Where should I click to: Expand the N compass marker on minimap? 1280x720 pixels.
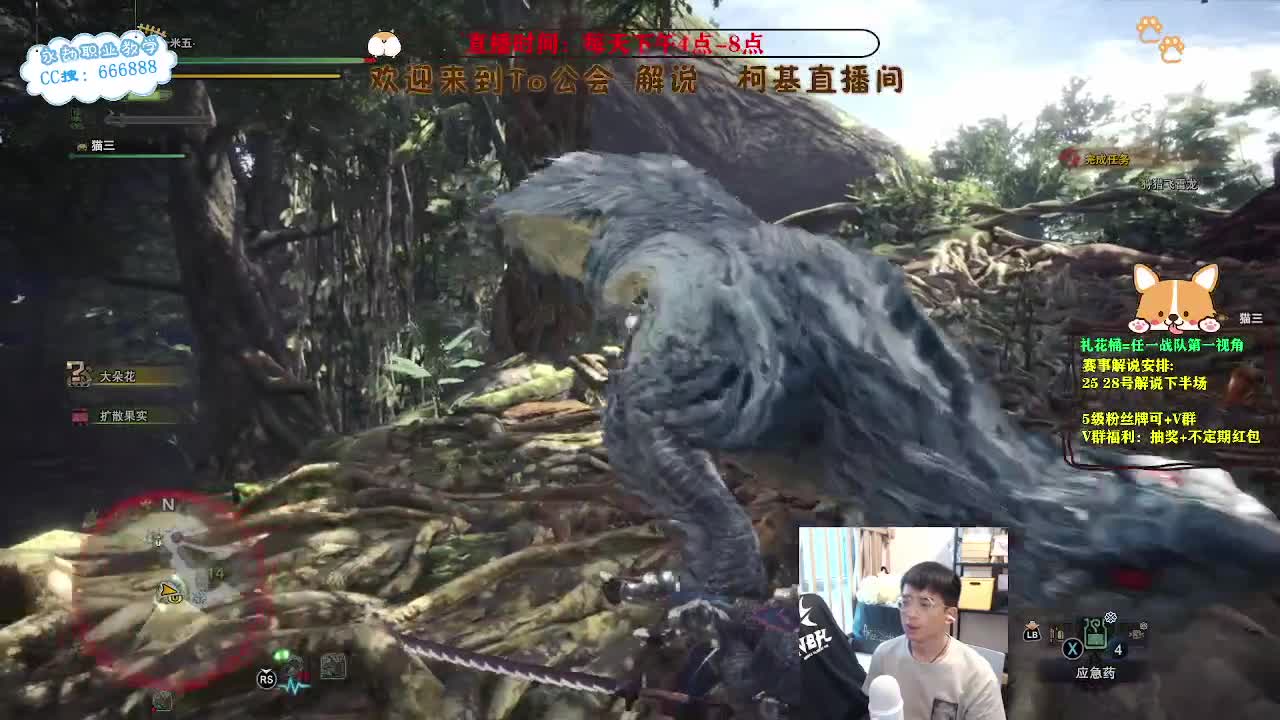coord(168,505)
